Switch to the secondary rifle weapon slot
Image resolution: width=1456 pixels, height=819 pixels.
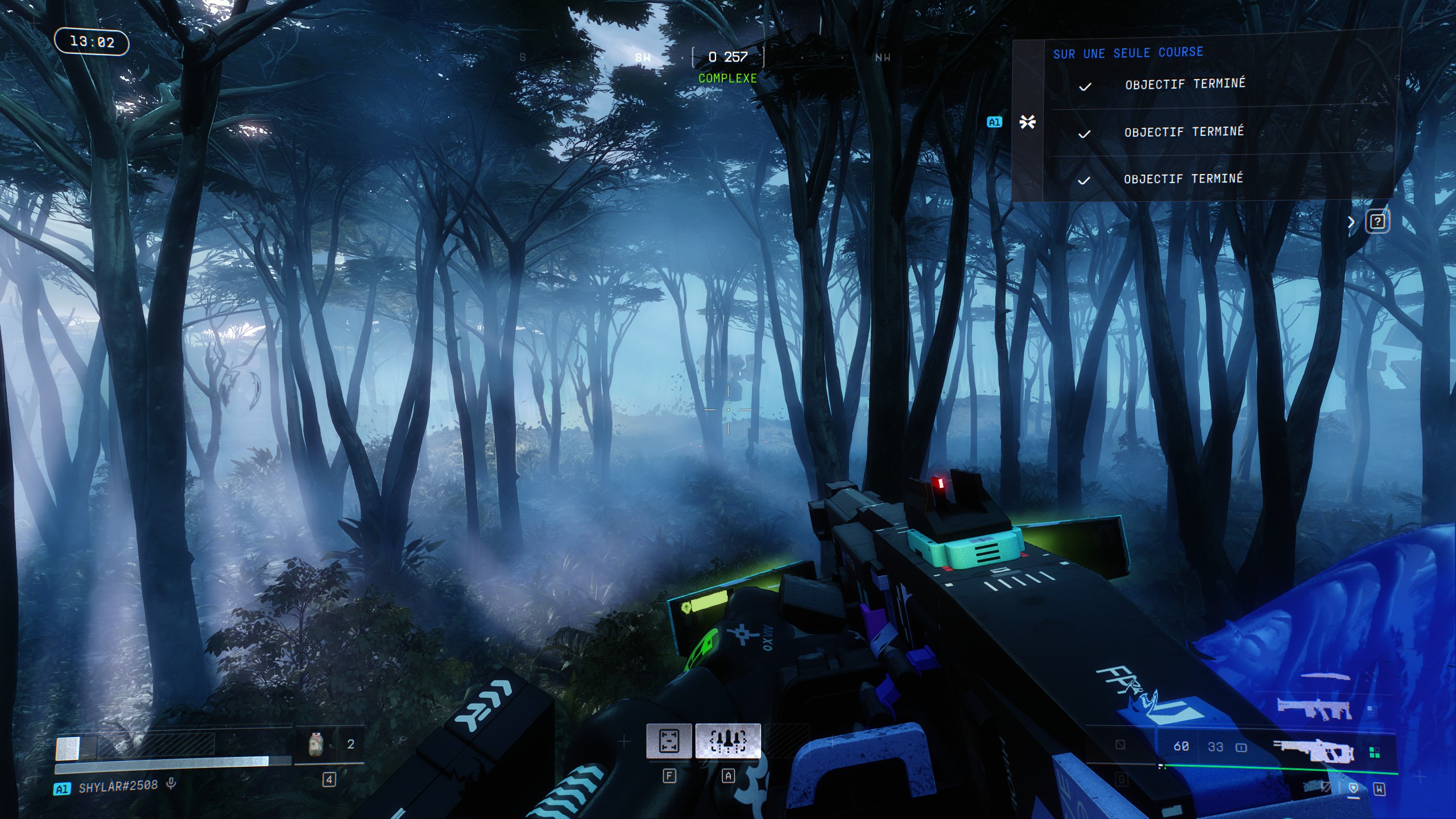point(1313,708)
